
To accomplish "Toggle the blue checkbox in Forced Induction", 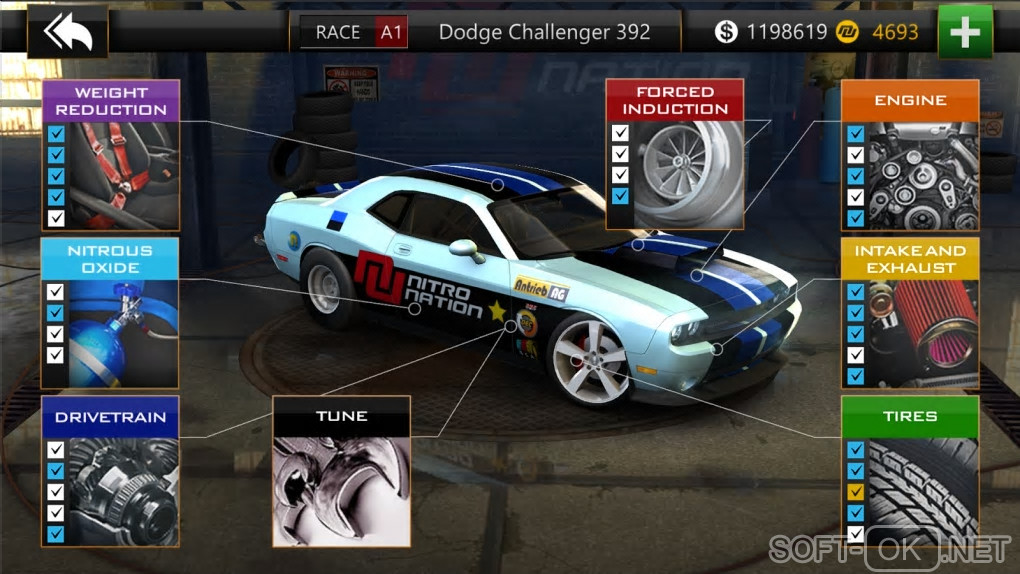I will pyautogui.click(x=621, y=196).
